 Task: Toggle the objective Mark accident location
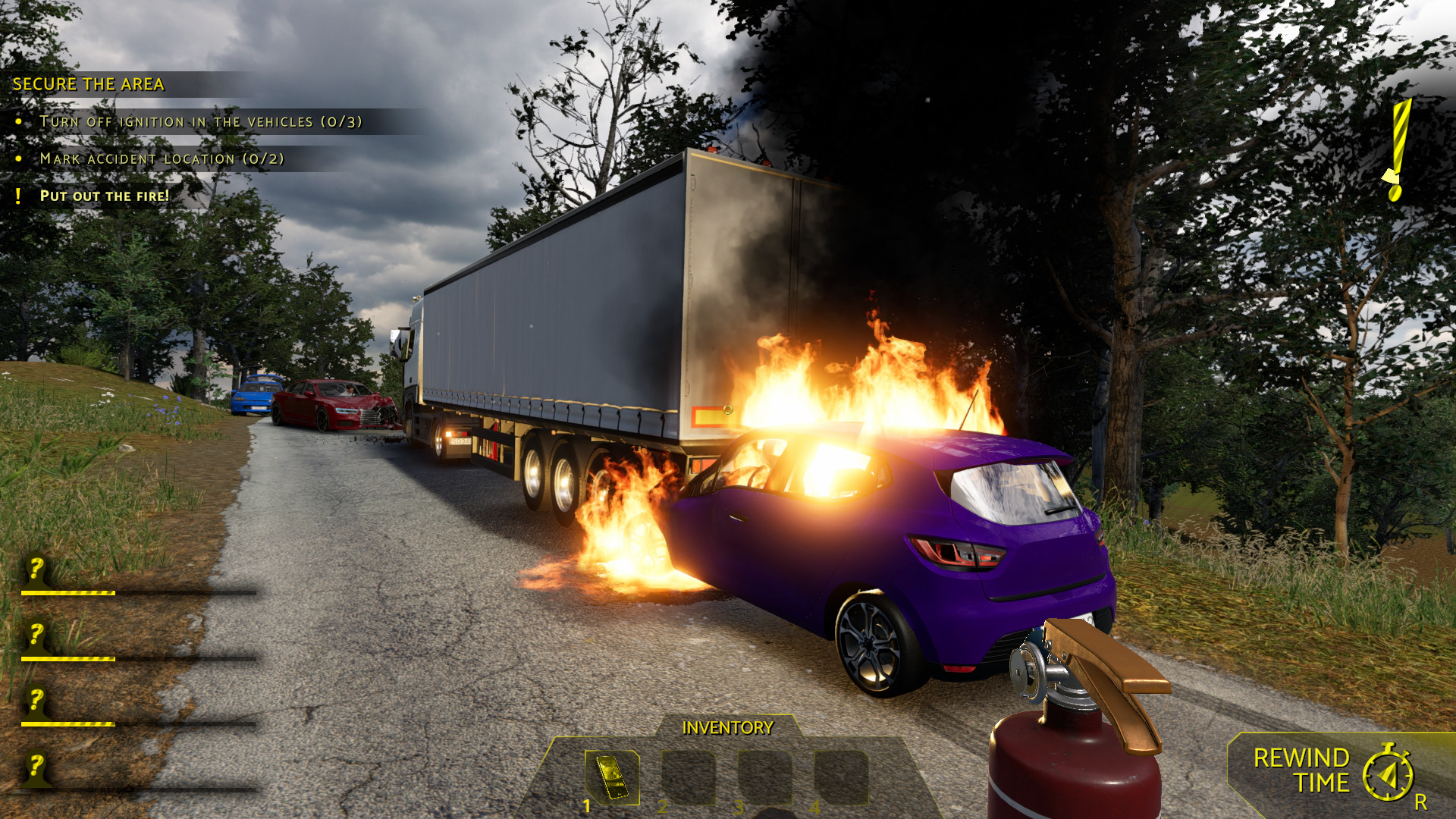tap(162, 158)
